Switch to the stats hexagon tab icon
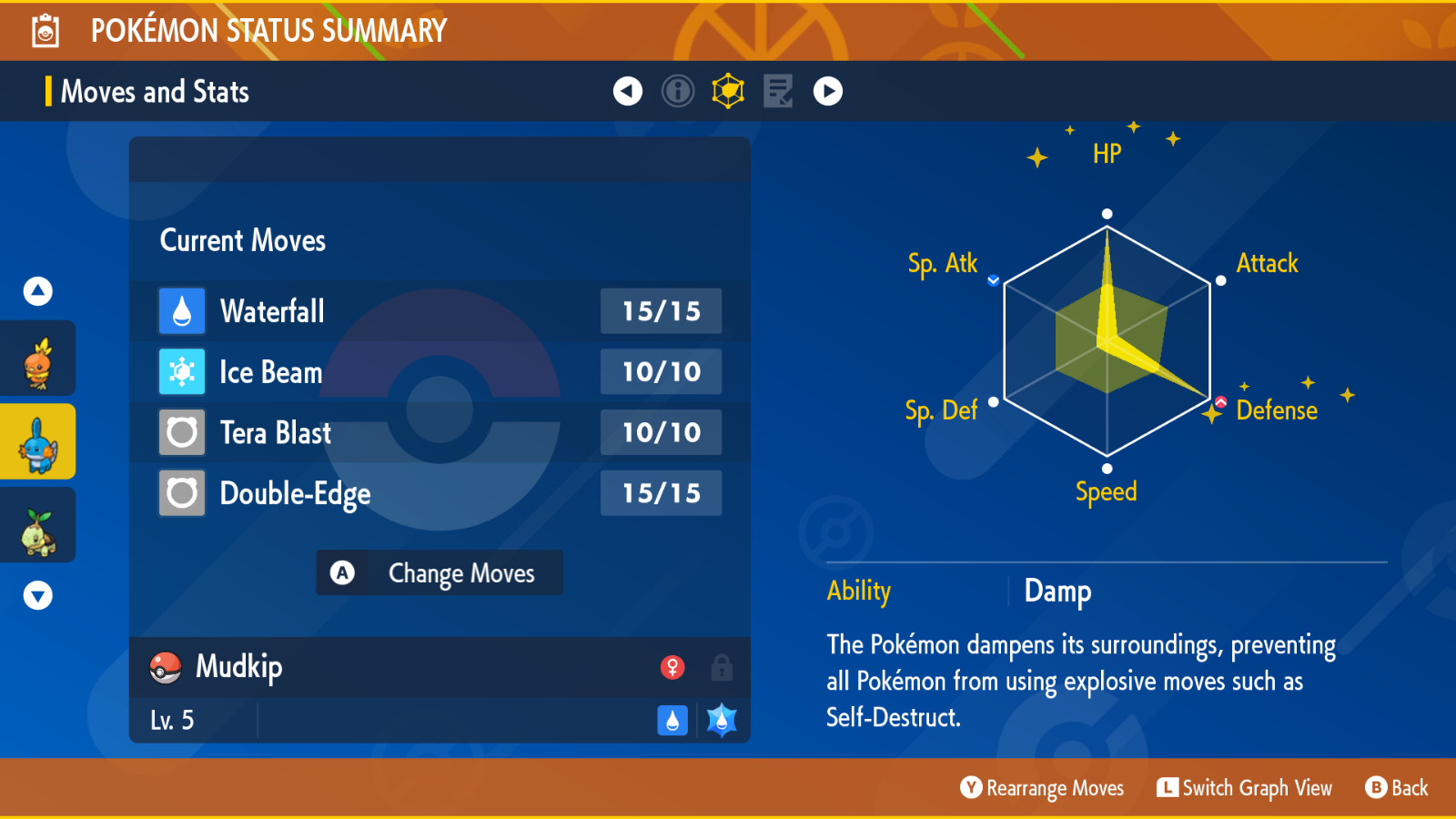Viewport: 1456px width, 819px height. click(x=728, y=91)
